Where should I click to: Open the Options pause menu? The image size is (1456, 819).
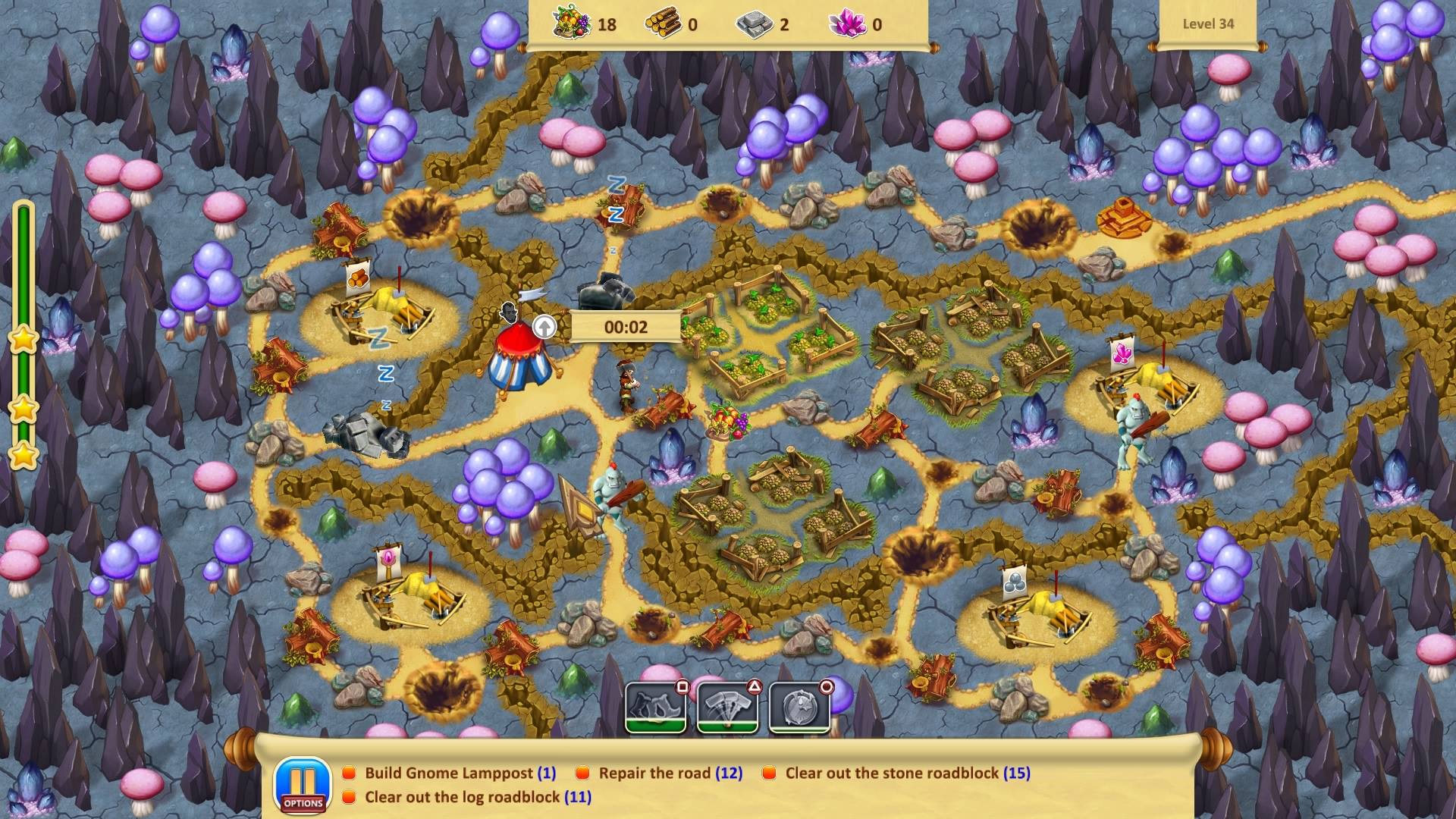pyautogui.click(x=302, y=783)
